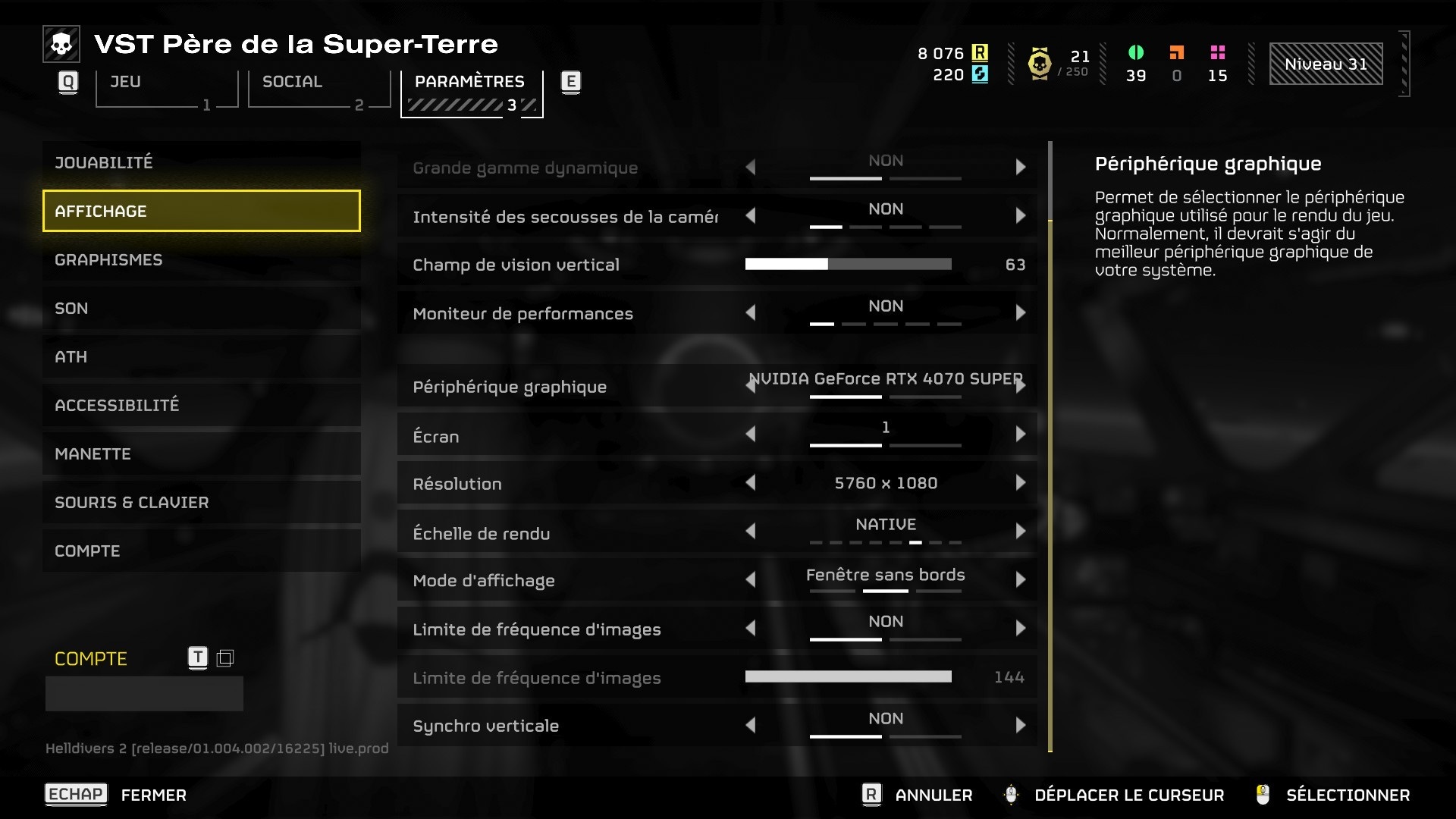Click the right arrow for Périphérique graphique
The image size is (1456, 819).
pyautogui.click(x=1021, y=386)
